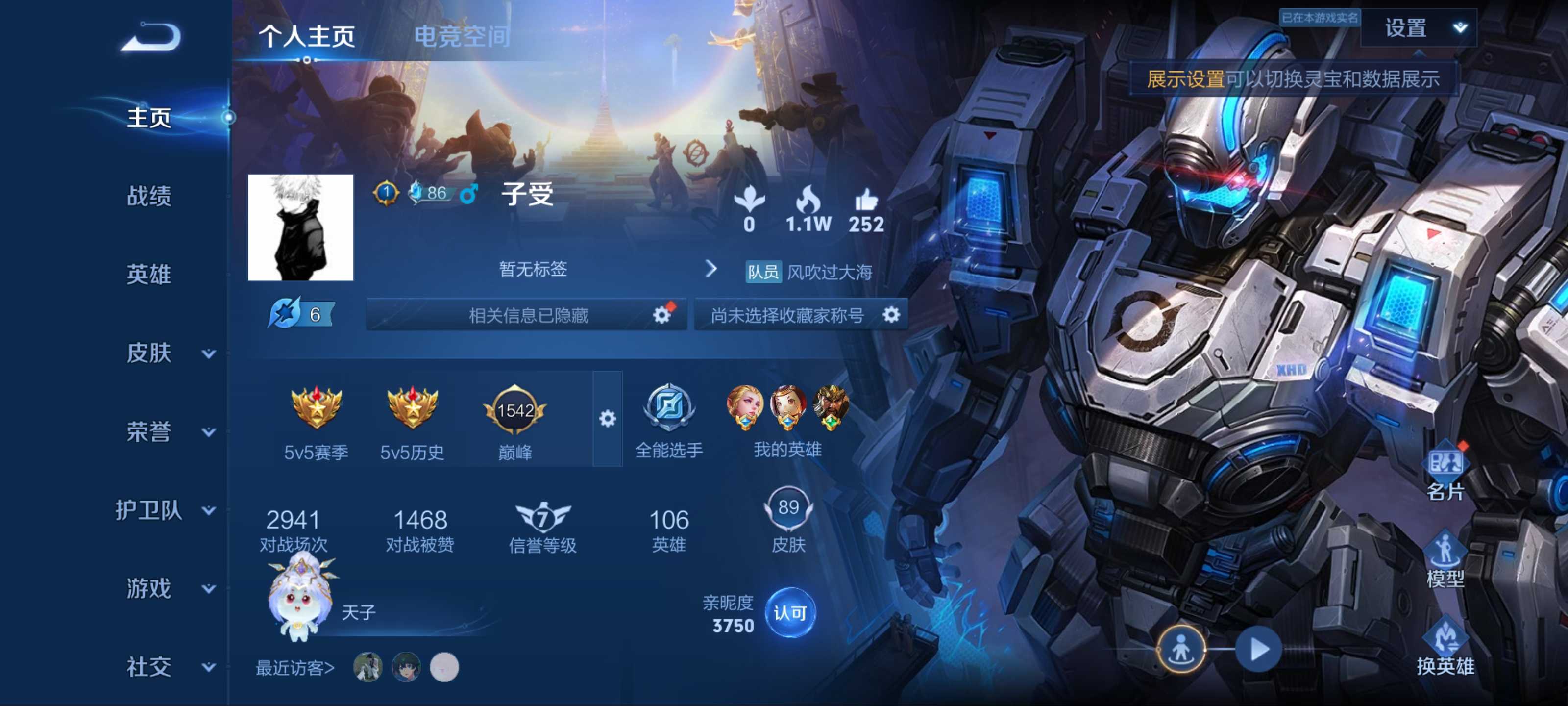The image size is (1568, 706).
Task: Click the player avatar portrait
Action: (301, 228)
